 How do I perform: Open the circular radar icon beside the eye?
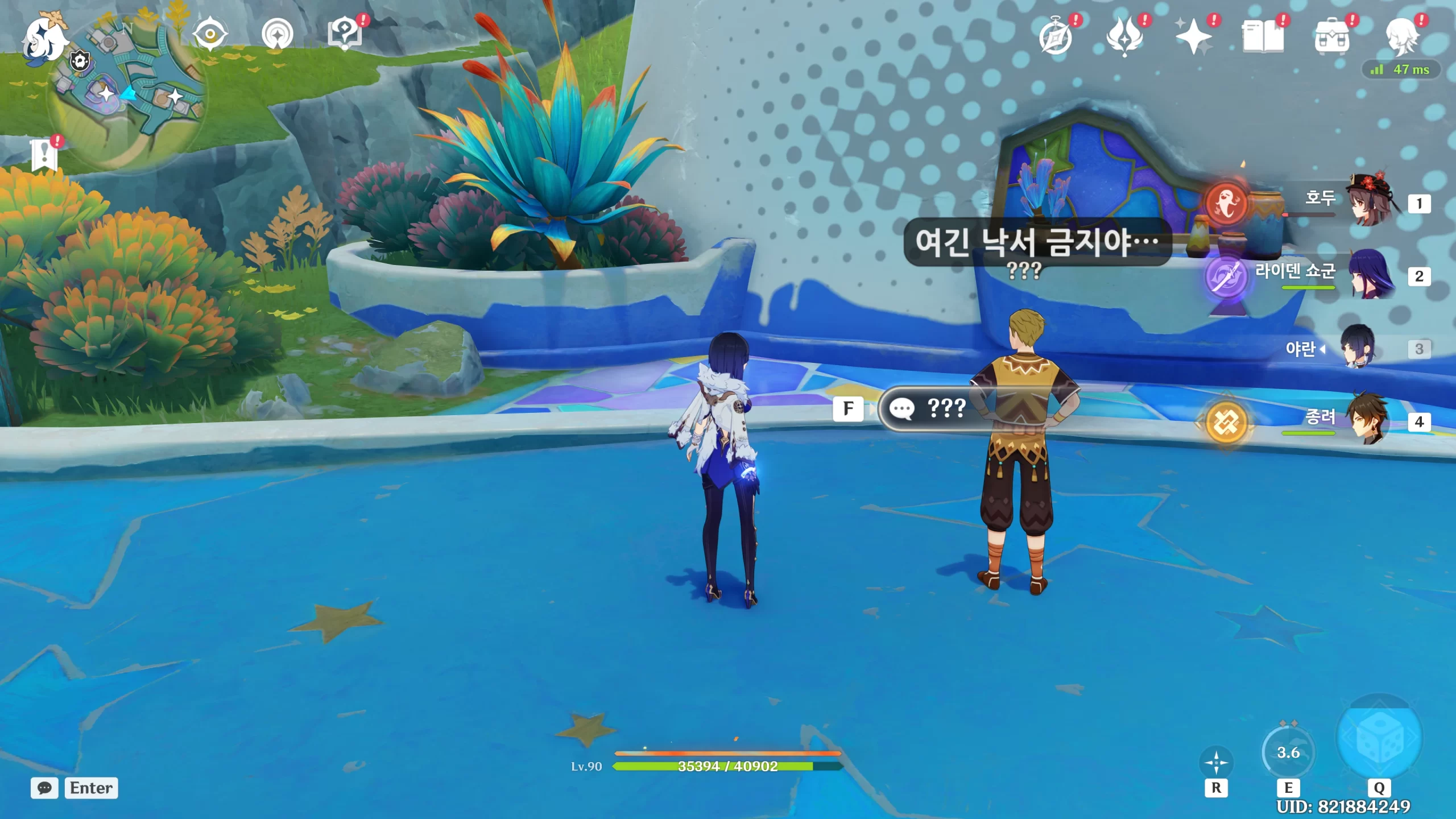(278, 35)
